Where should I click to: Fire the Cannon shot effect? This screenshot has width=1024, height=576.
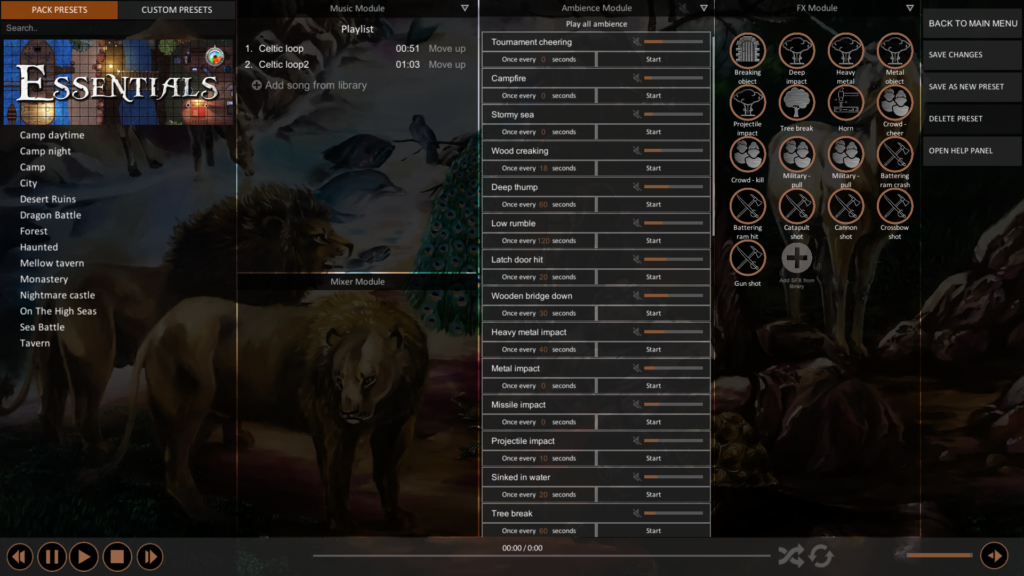845,208
